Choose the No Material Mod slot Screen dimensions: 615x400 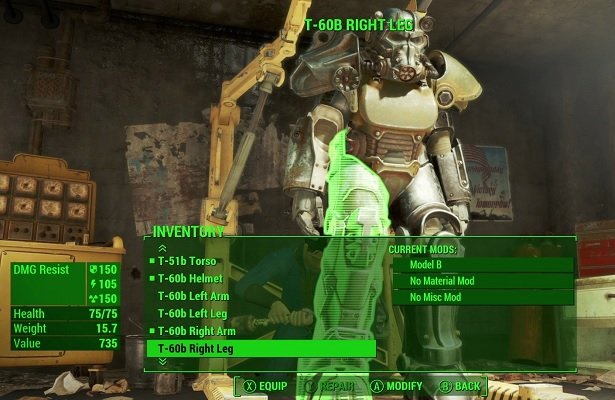click(481, 281)
